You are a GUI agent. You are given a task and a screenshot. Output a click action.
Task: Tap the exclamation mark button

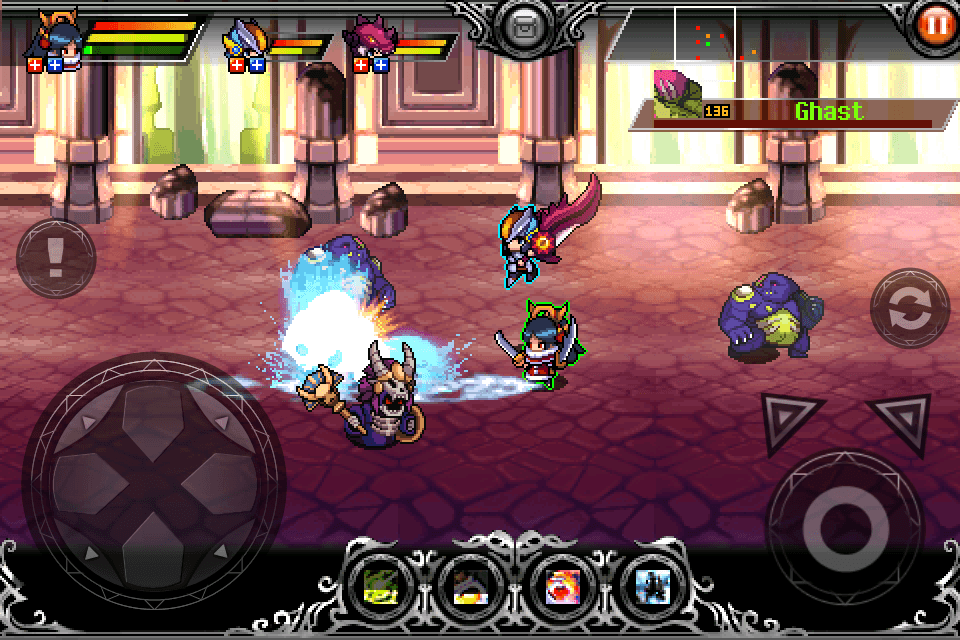[55, 259]
